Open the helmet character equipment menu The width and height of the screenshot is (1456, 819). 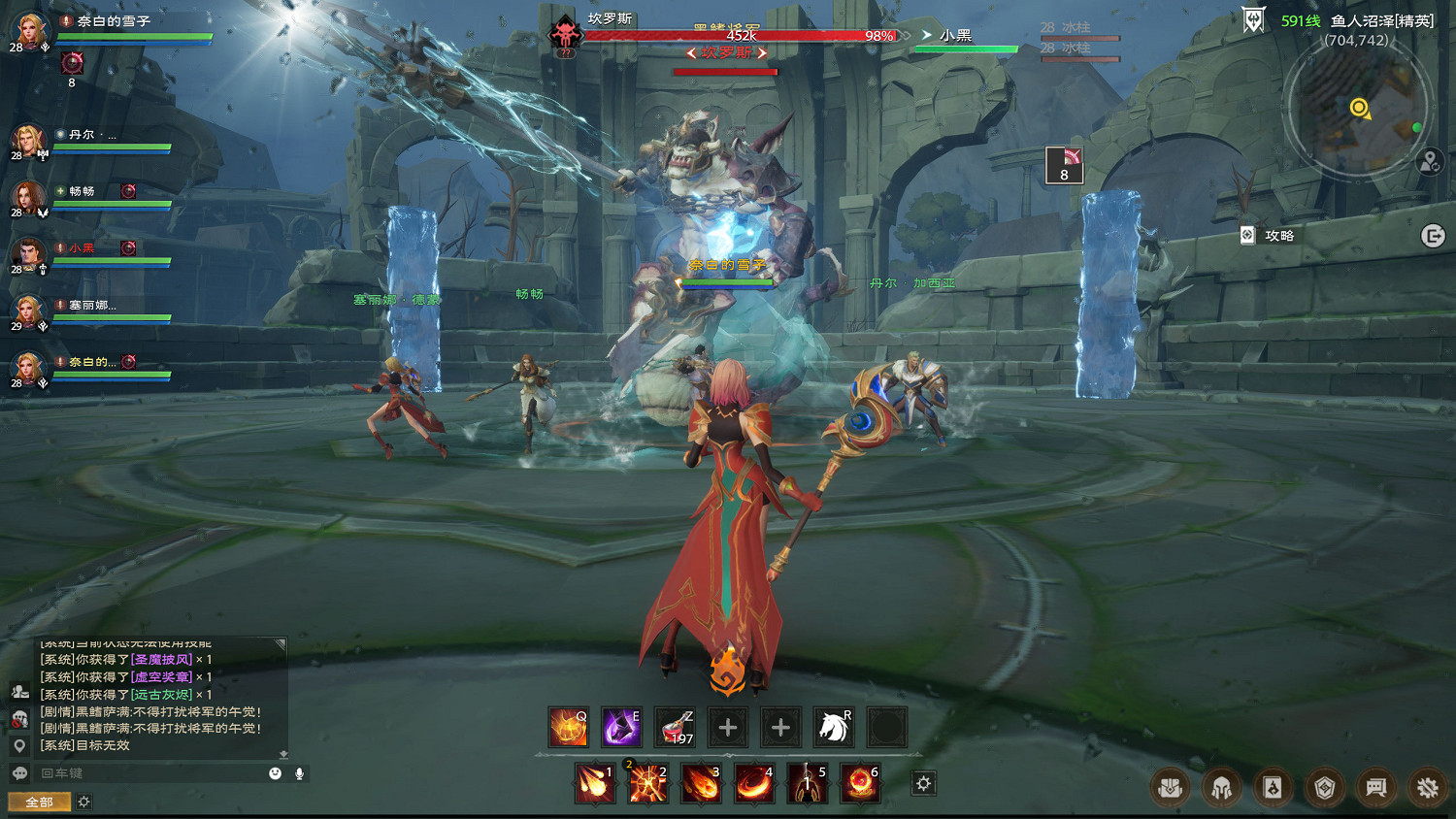coord(1221,788)
